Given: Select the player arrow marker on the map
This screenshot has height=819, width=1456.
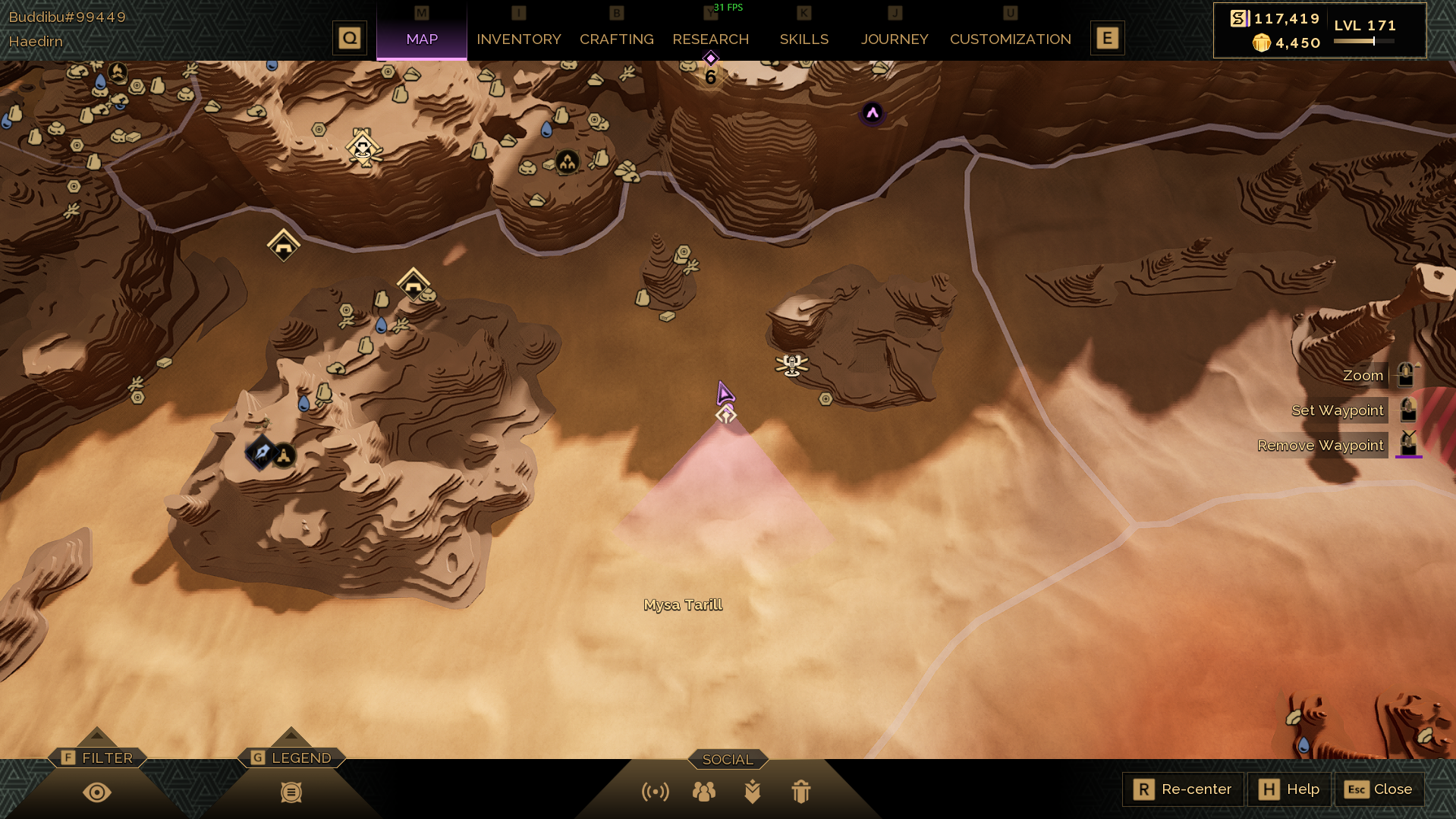Looking at the screenshot, I should pyautogui.click(x=724, y=392).
